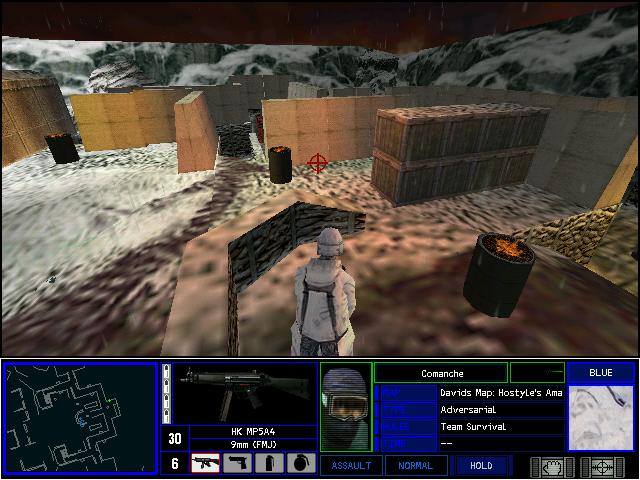Set team speed to NORMAL
Screen dimensions: 640x480
pos(415,465)
